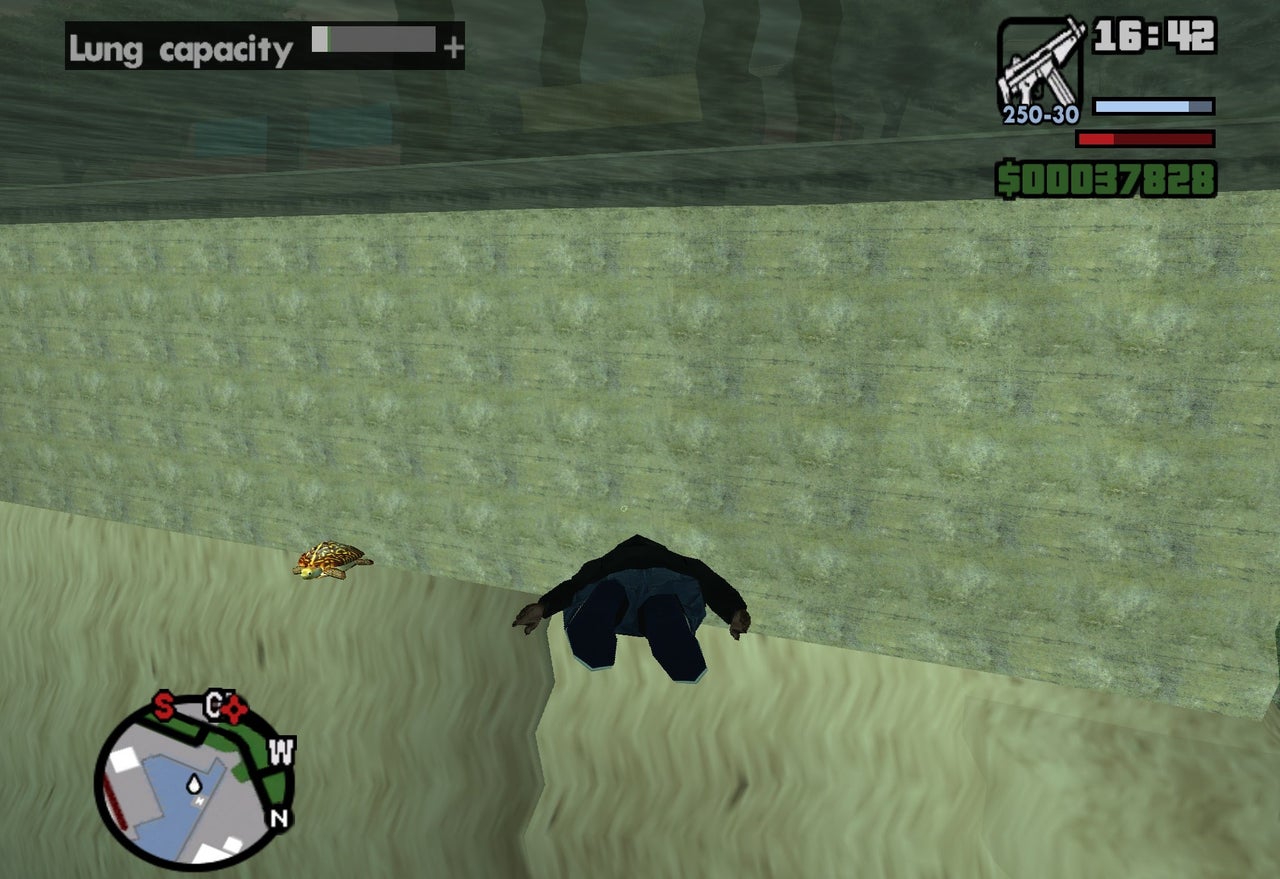
Task: Click the plus sign after the lung capacity bar
Action: (453, 44)
